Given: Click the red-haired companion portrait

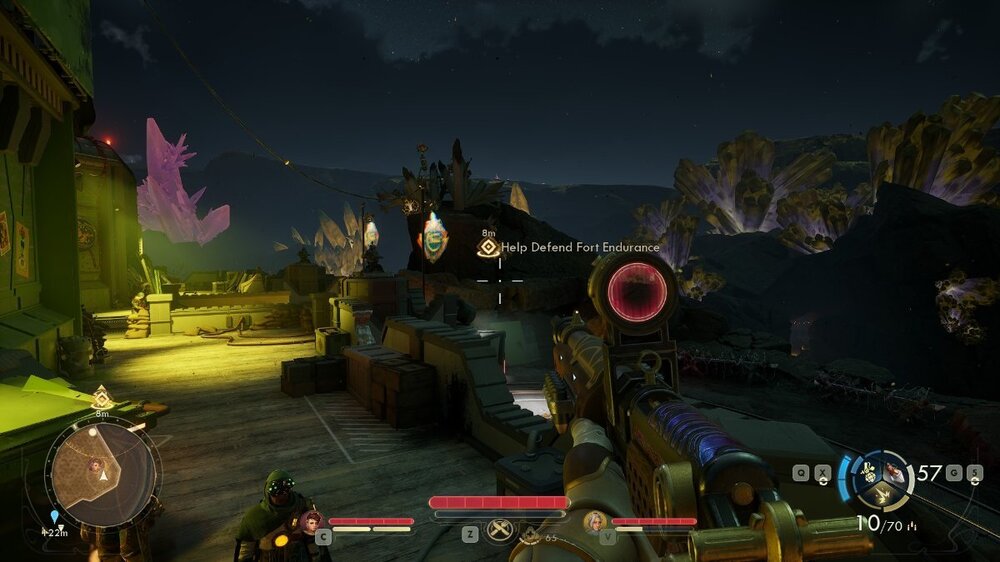Looking at the screenshot, I should [309, 520].
